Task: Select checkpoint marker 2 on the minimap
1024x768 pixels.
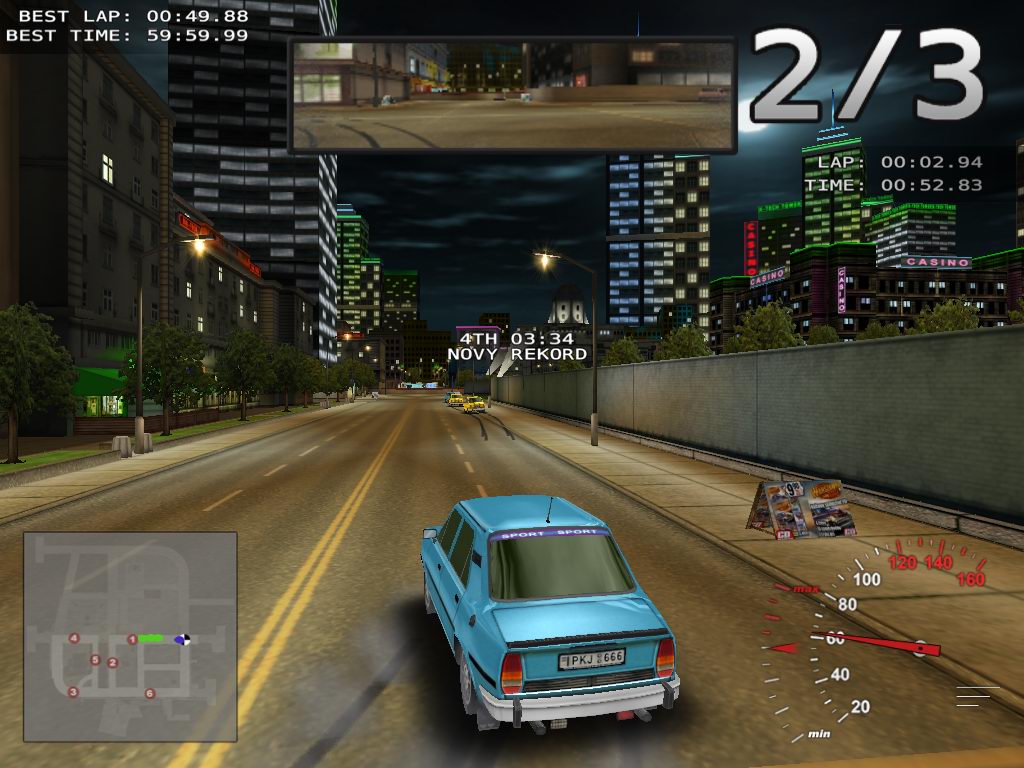Action: point(112,662)
